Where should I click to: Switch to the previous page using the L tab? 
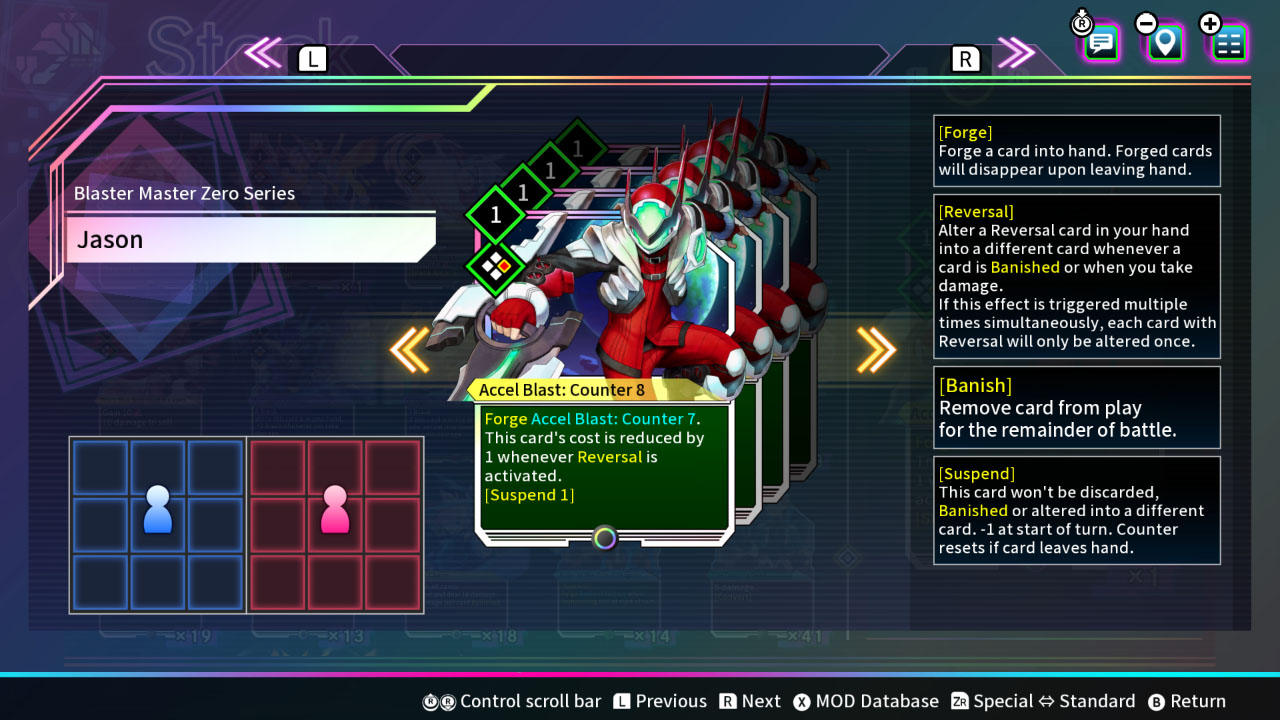pos(313,58)
